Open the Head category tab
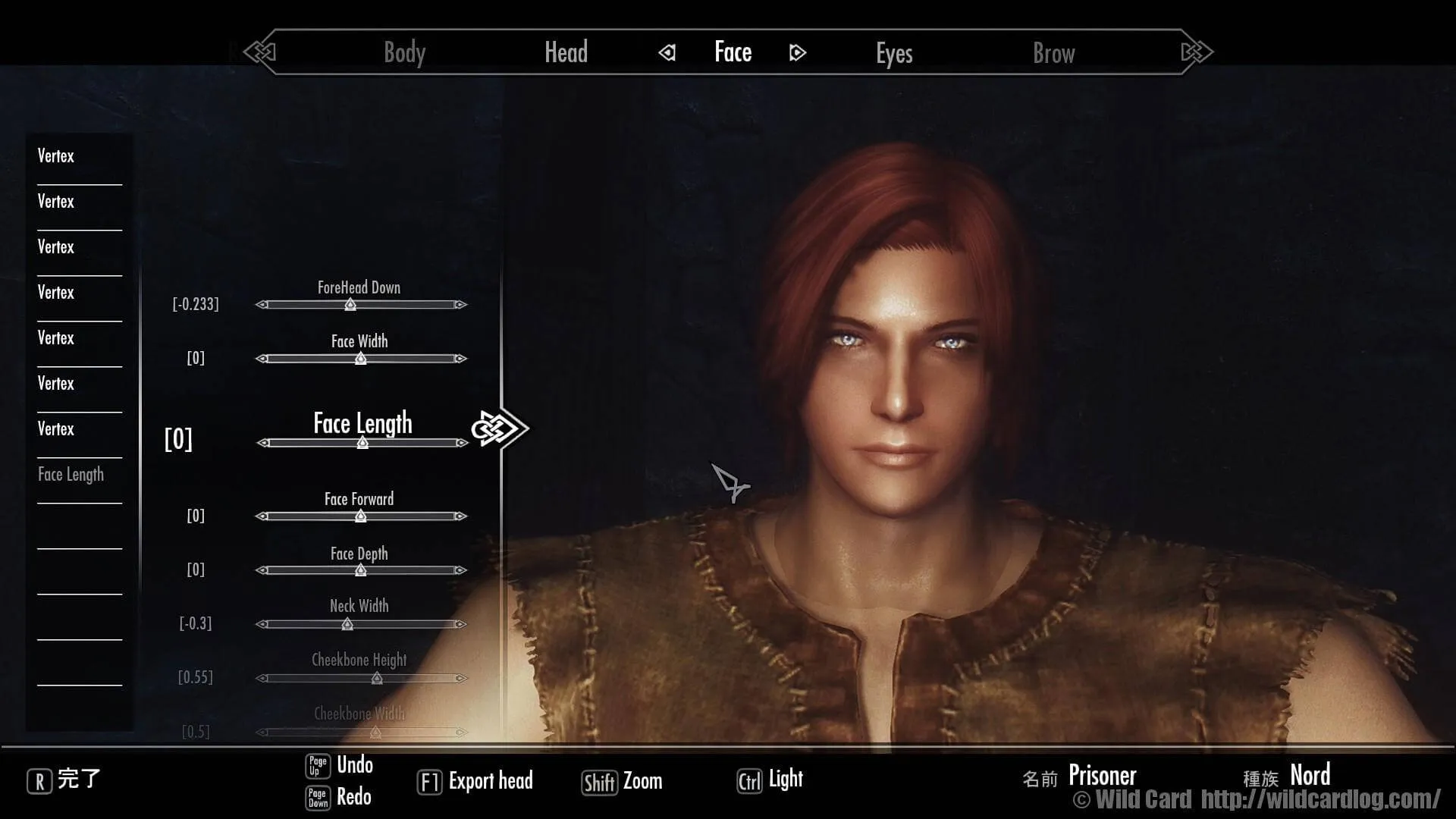The height and width of the screenshot is (819, 1456). point(566,53)
